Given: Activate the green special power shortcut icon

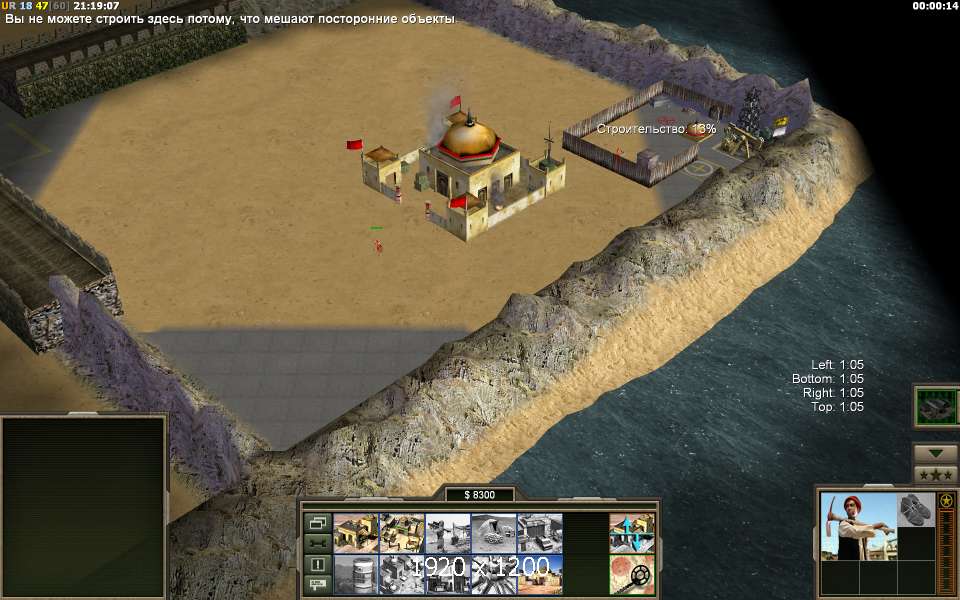Looking at the screenshot, I should click(x=936, y=407).
